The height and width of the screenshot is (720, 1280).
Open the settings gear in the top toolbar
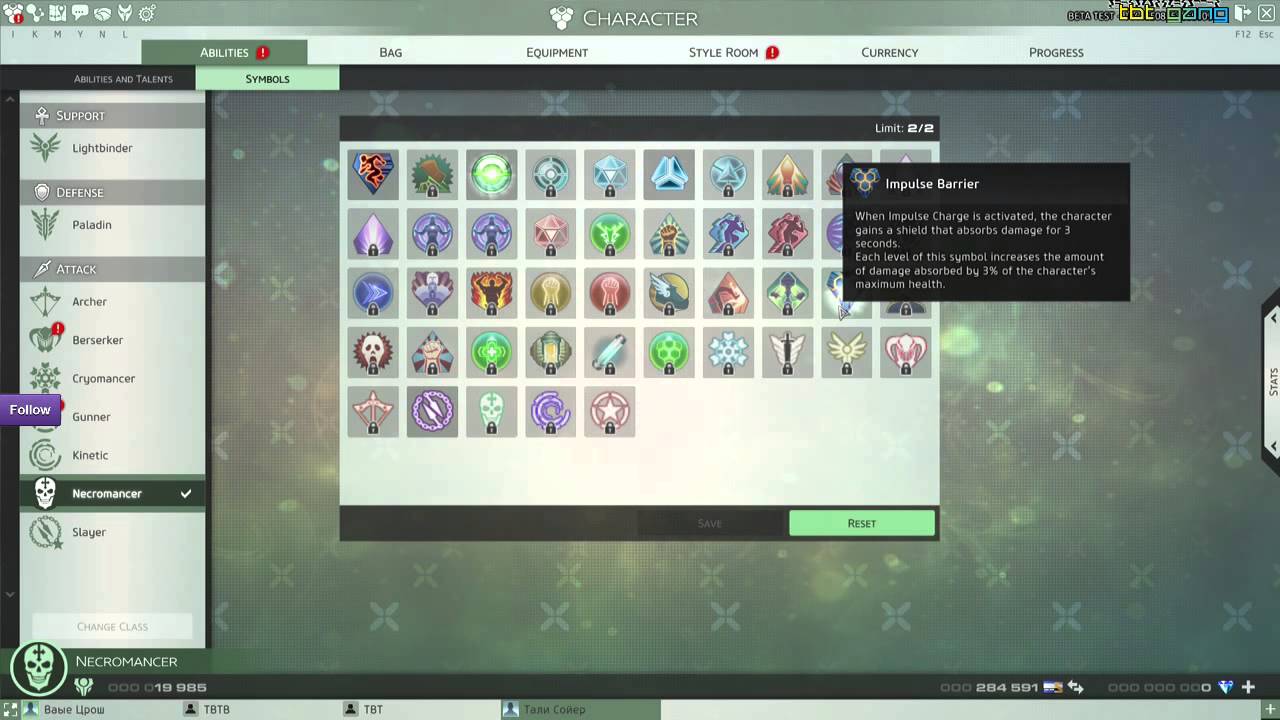pyautogui.click(x=146, y=13)
